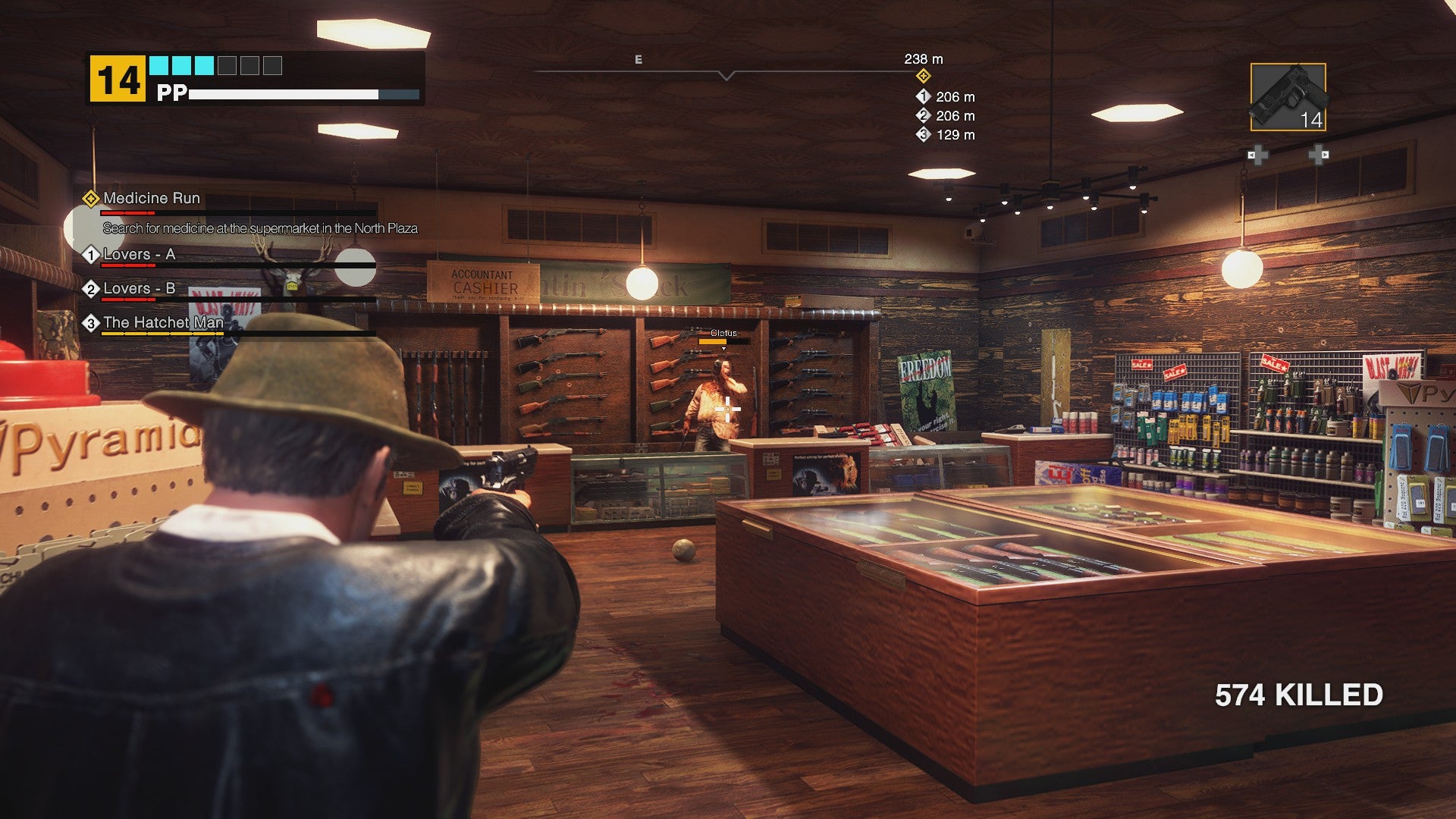Choose The Hatchet Man mission tracker

163,323
